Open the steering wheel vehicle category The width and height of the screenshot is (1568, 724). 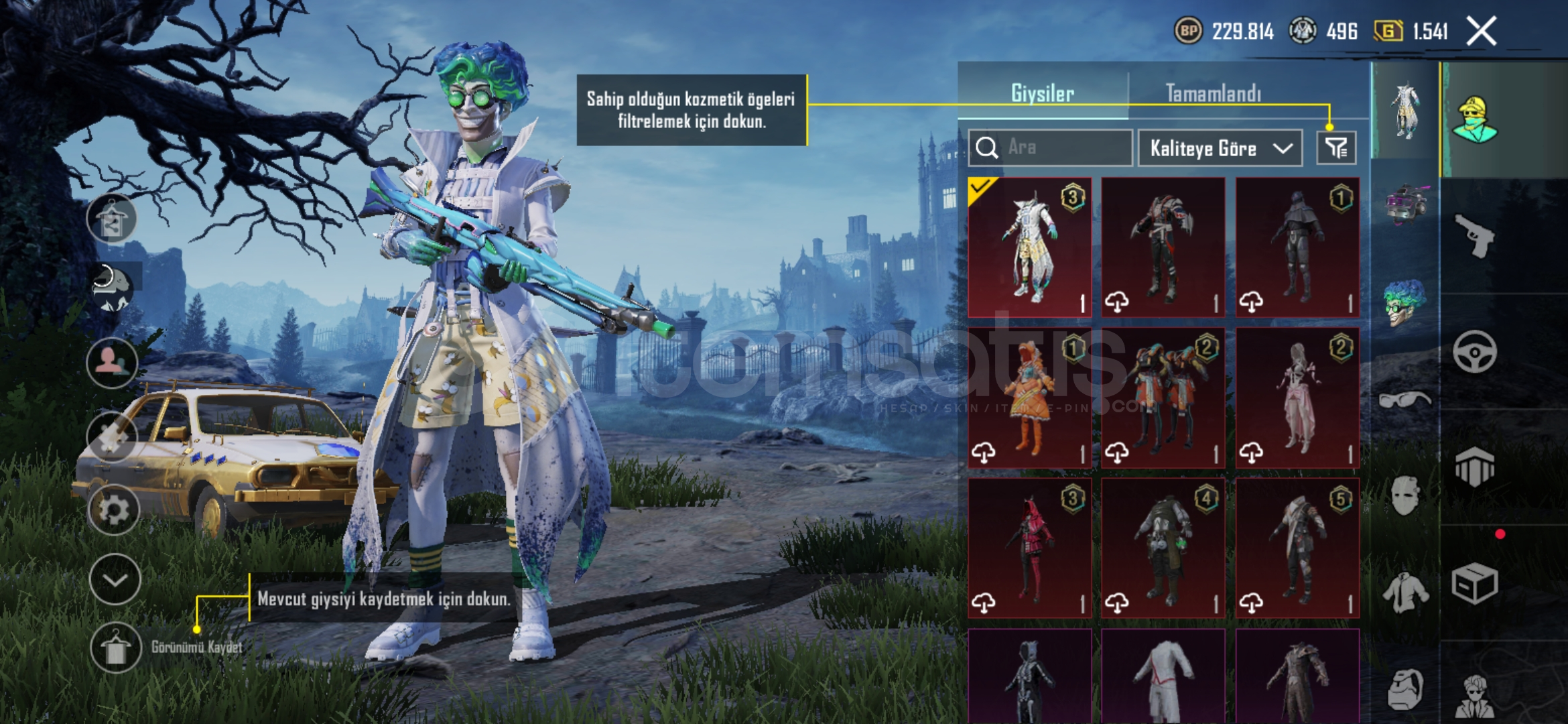pyautogui.click(x=1474, y=351)
